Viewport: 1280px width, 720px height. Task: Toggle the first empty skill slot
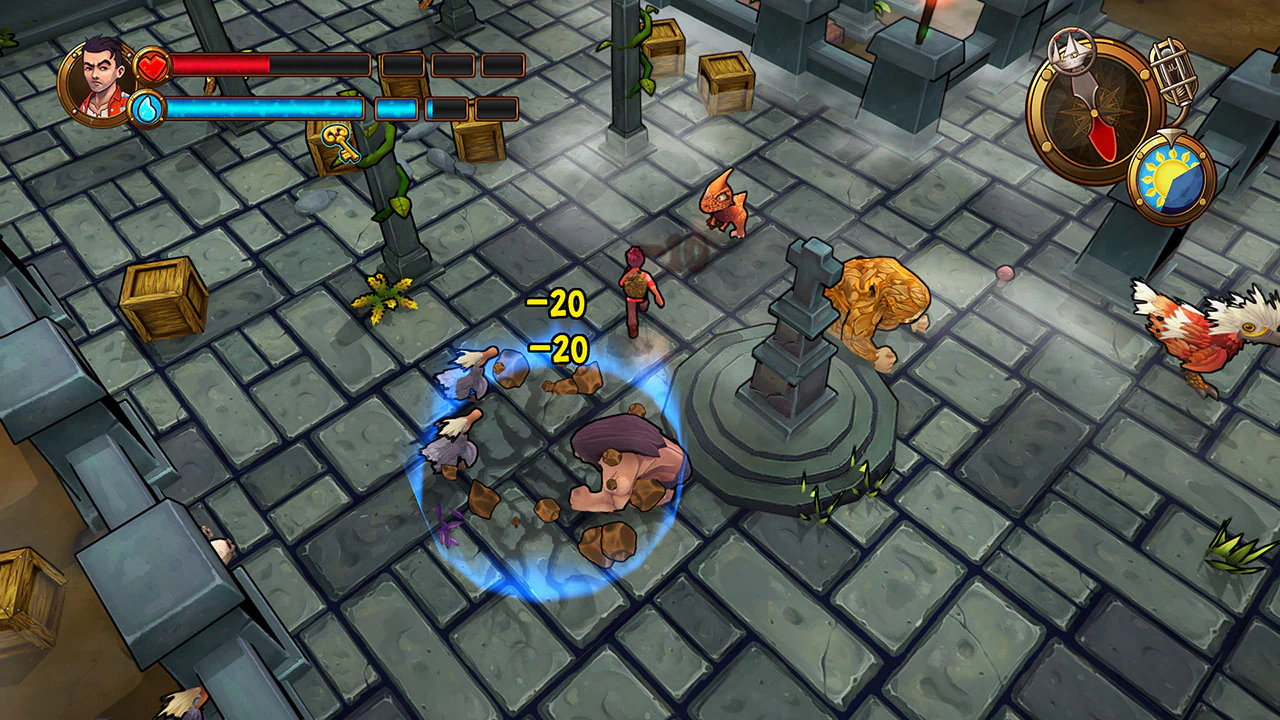[404, 64]
